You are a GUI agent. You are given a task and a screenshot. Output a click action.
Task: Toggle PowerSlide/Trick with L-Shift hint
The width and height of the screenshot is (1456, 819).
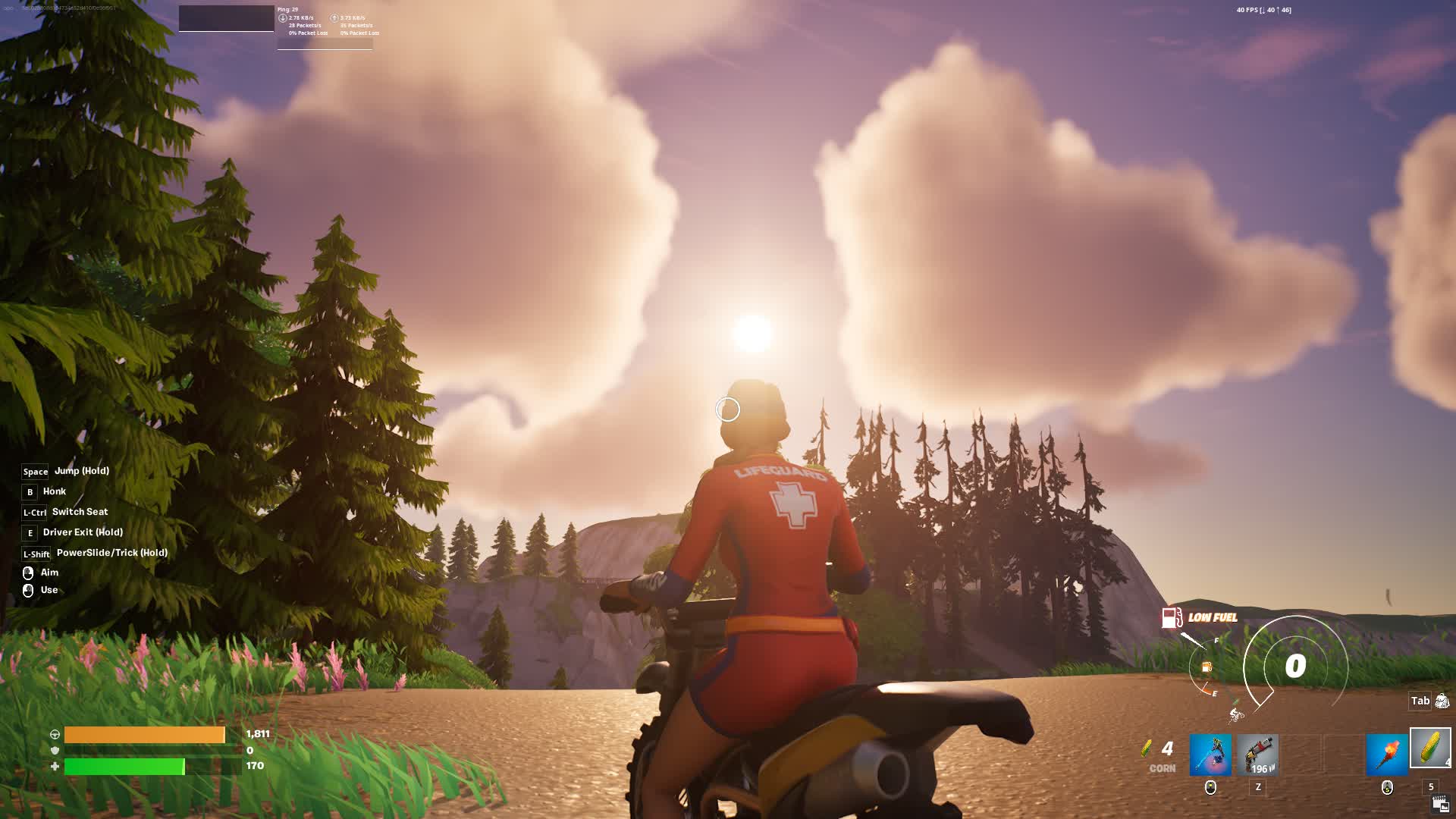[x=111, y=553]
